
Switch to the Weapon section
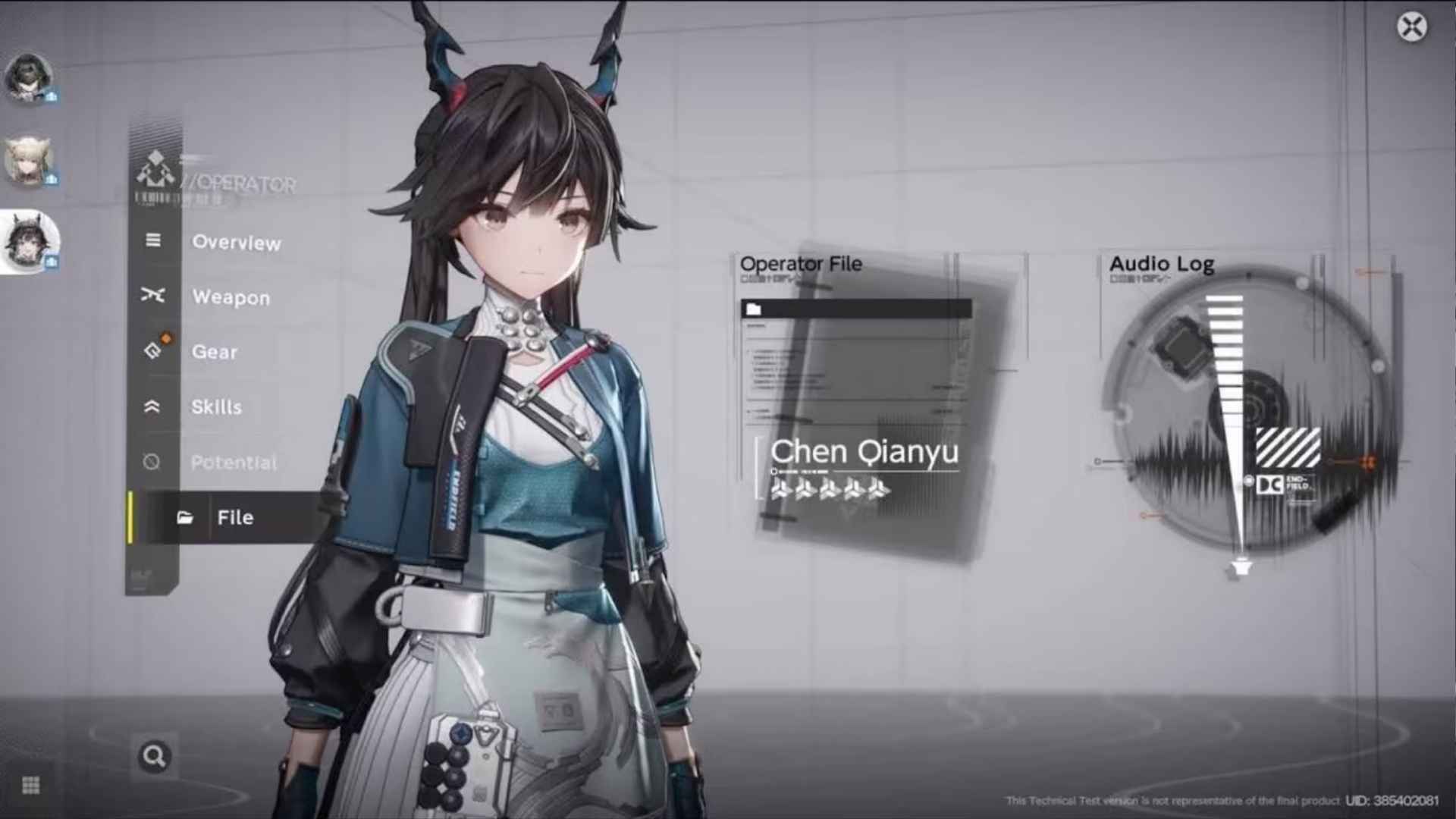(x=230, y=297)
